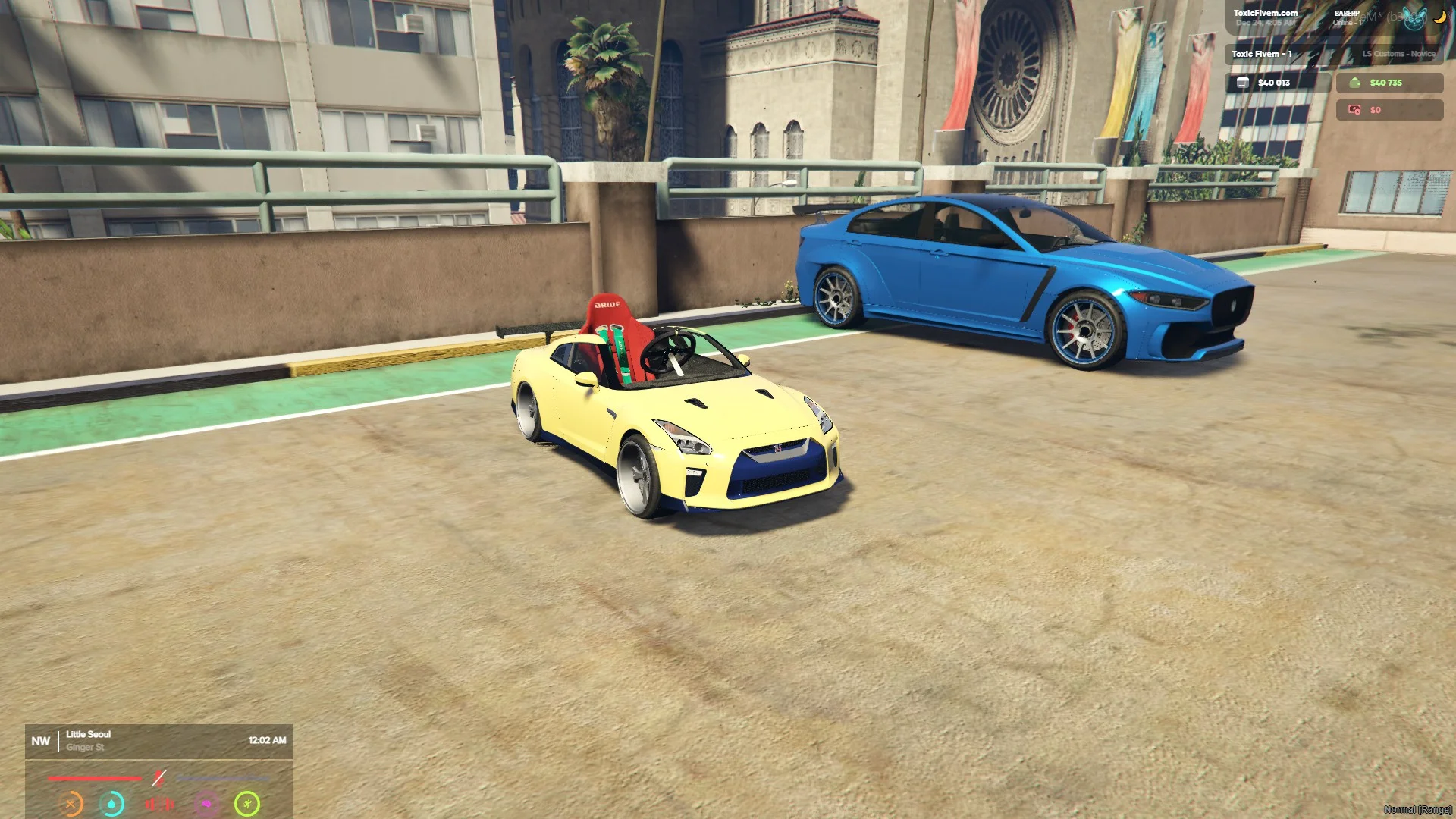This screenshot has width=1456, height=819.
Task: Click the cyan water drop thirst icon
Action: pos(113,804)
